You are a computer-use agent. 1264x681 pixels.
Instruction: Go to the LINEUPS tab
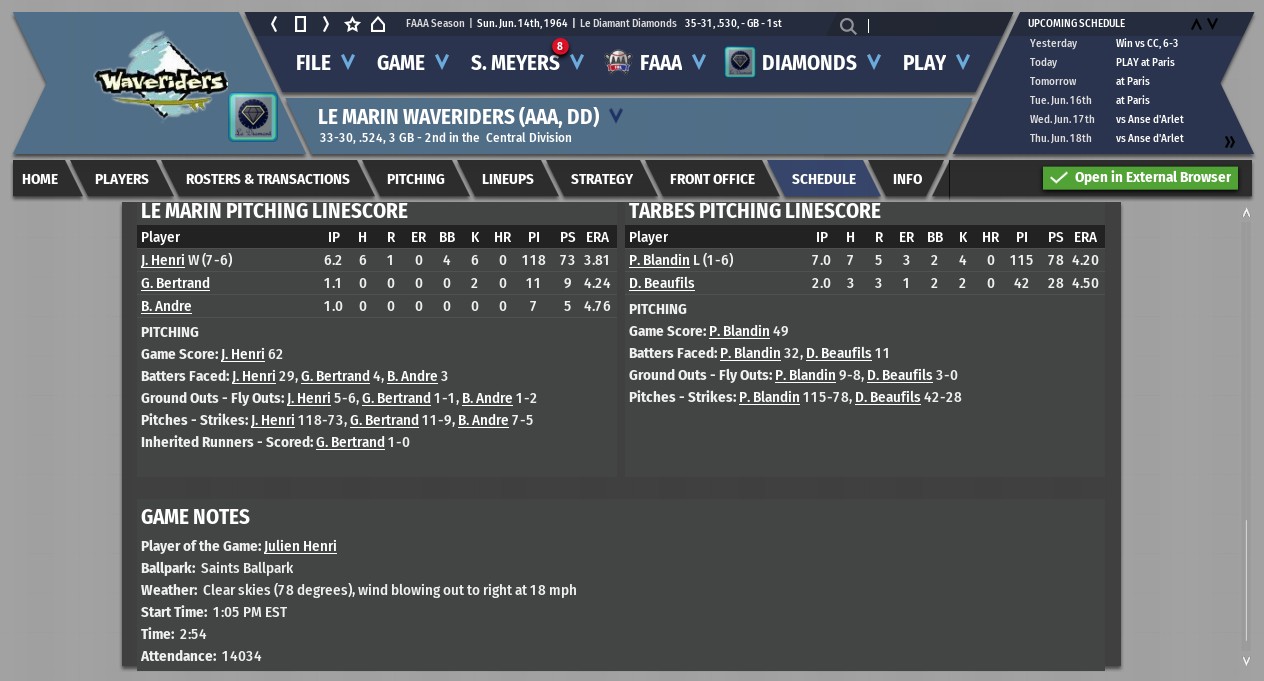point(507,179)
